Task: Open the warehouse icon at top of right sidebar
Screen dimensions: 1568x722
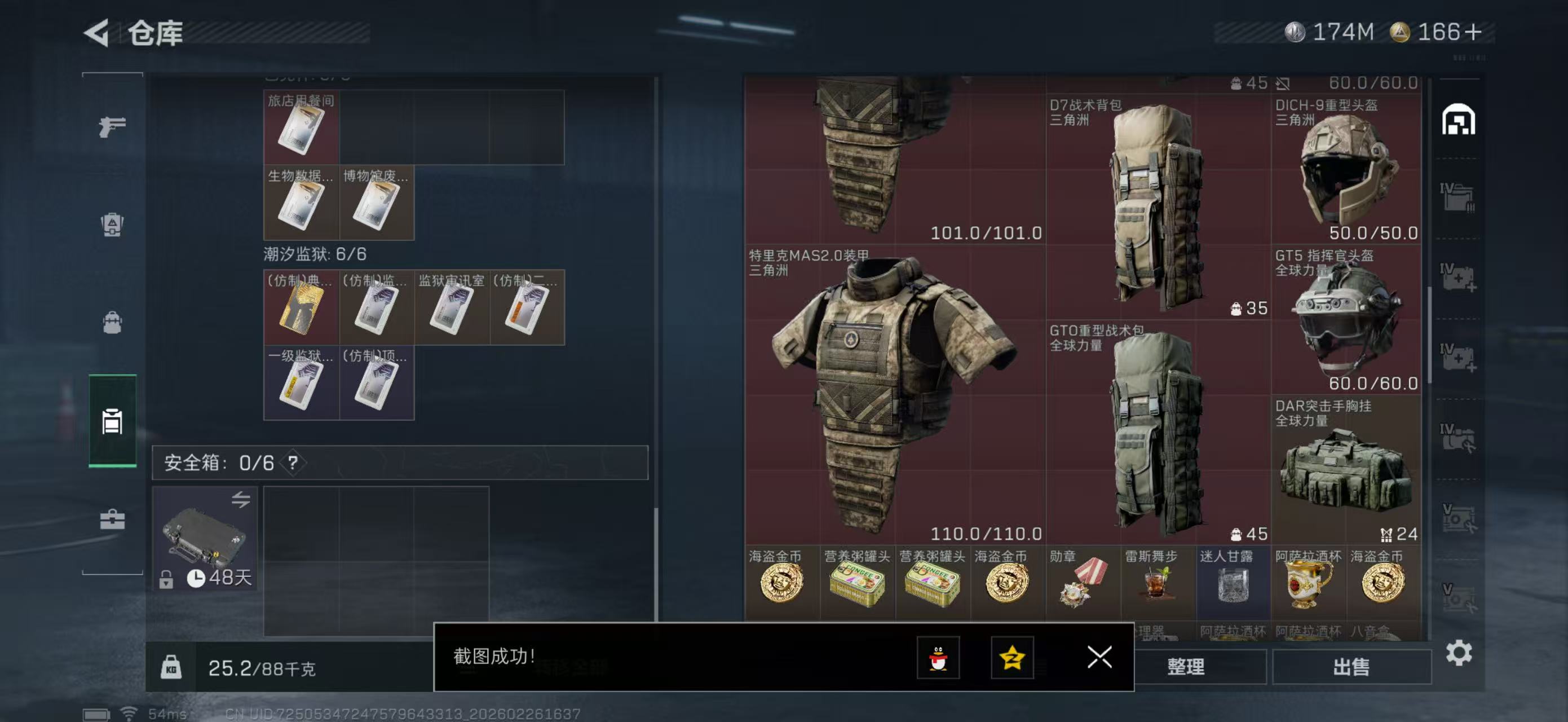Action: tap(1458, 121)
